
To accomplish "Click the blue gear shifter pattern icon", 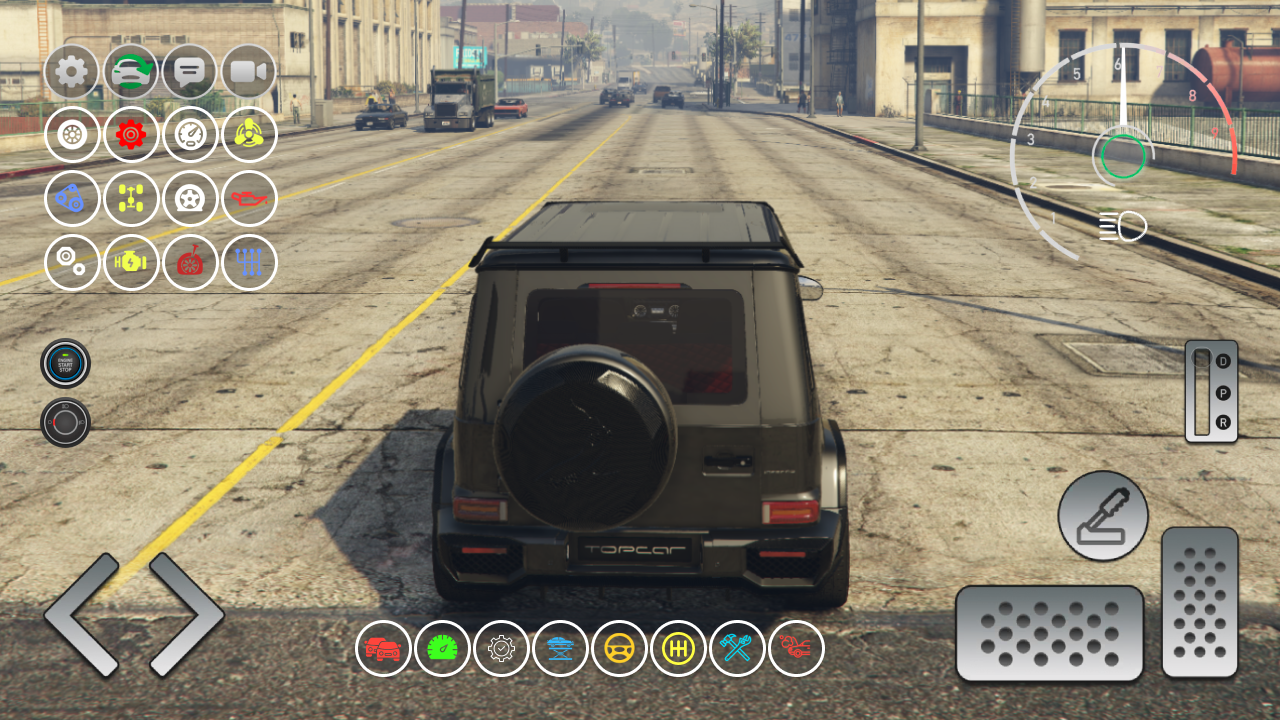I will click(x=249, y=263).
